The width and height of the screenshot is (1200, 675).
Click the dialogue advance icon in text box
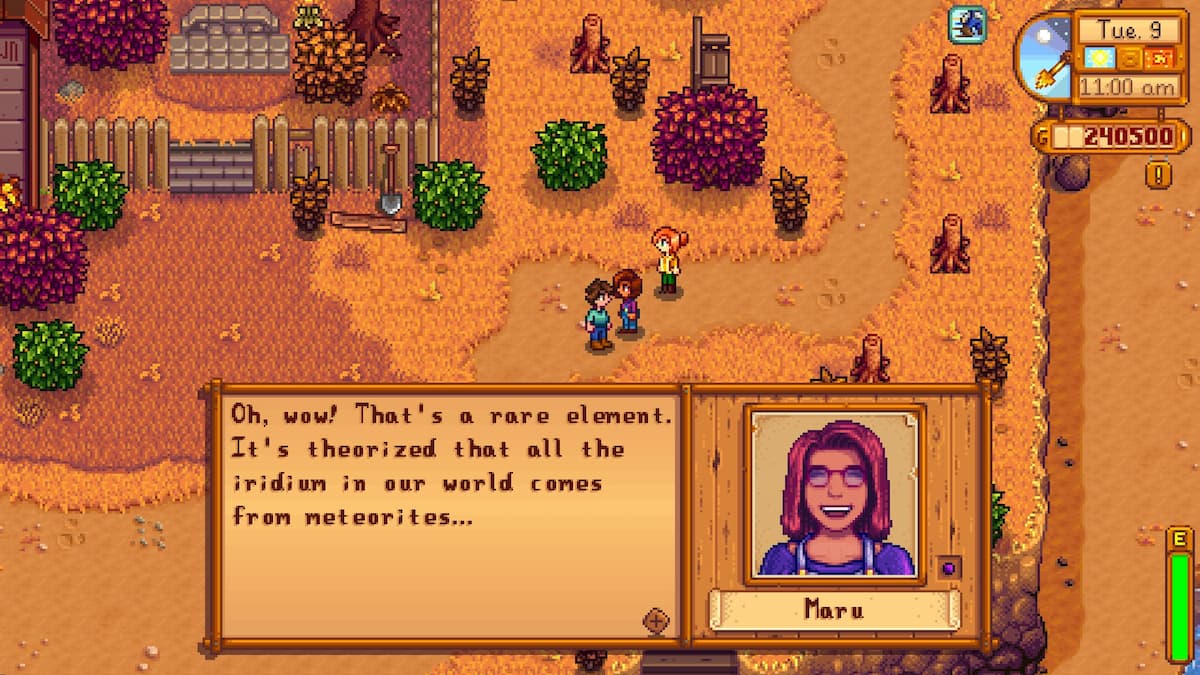pyautogui.click(x=655, y=621)
